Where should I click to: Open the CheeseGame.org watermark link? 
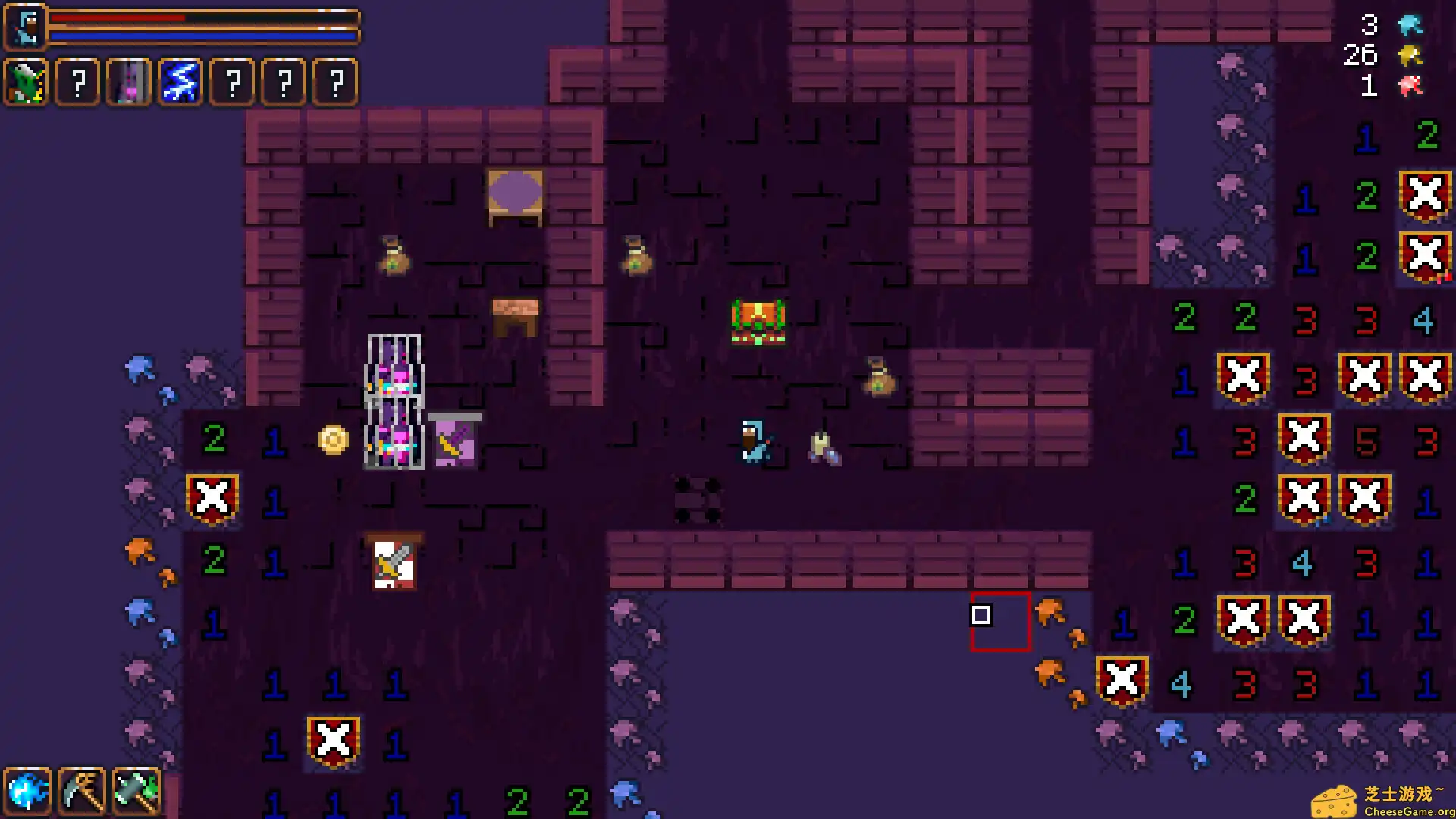(x=1388, y=796)
